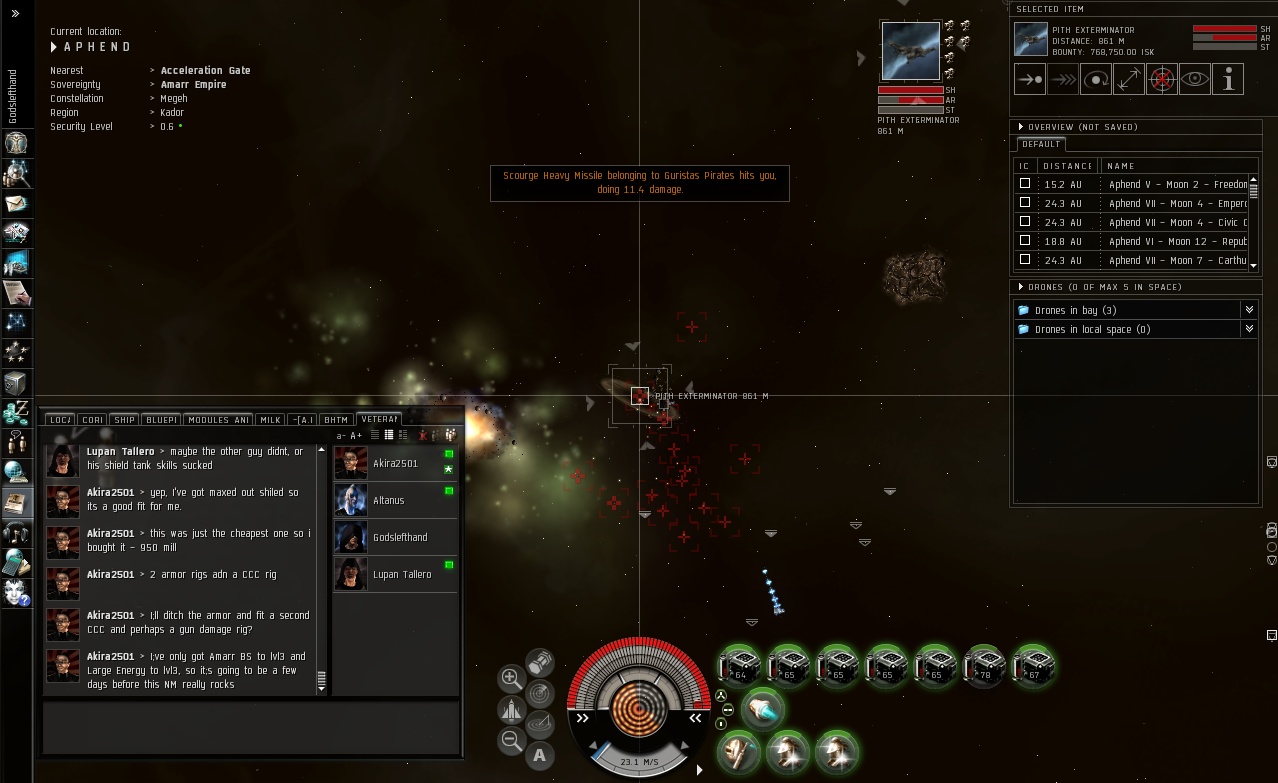This screenshot has width=1278, height=783.
Task: Click the chat message input box
Action: point(250,727)
